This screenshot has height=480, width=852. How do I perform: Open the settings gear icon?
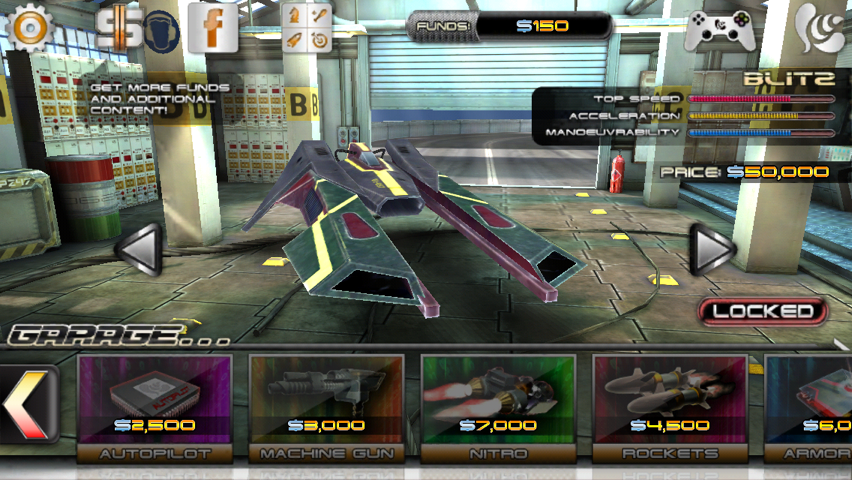(29, 28)
